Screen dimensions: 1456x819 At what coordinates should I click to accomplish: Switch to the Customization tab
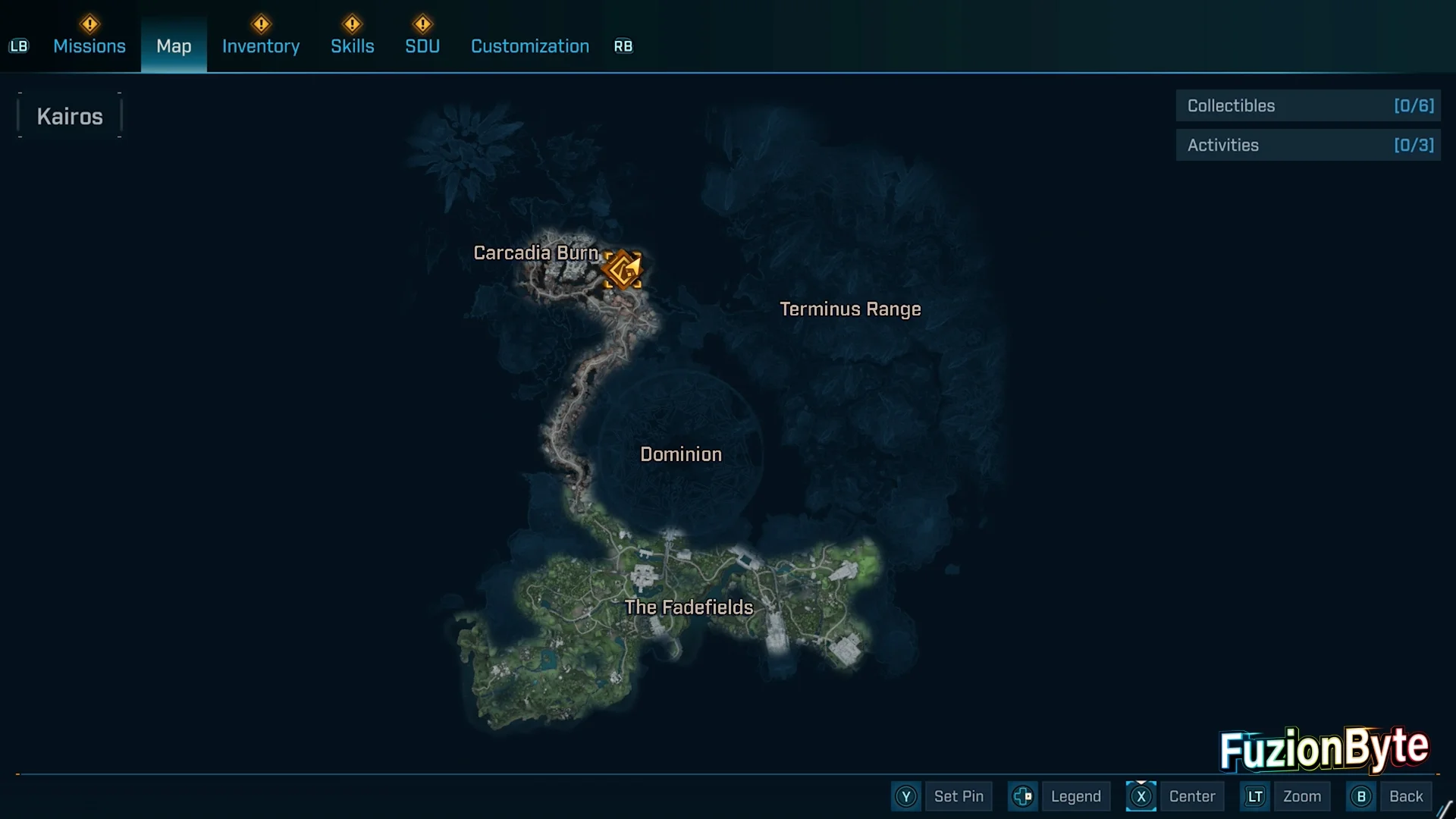click(x=530, y=46)
